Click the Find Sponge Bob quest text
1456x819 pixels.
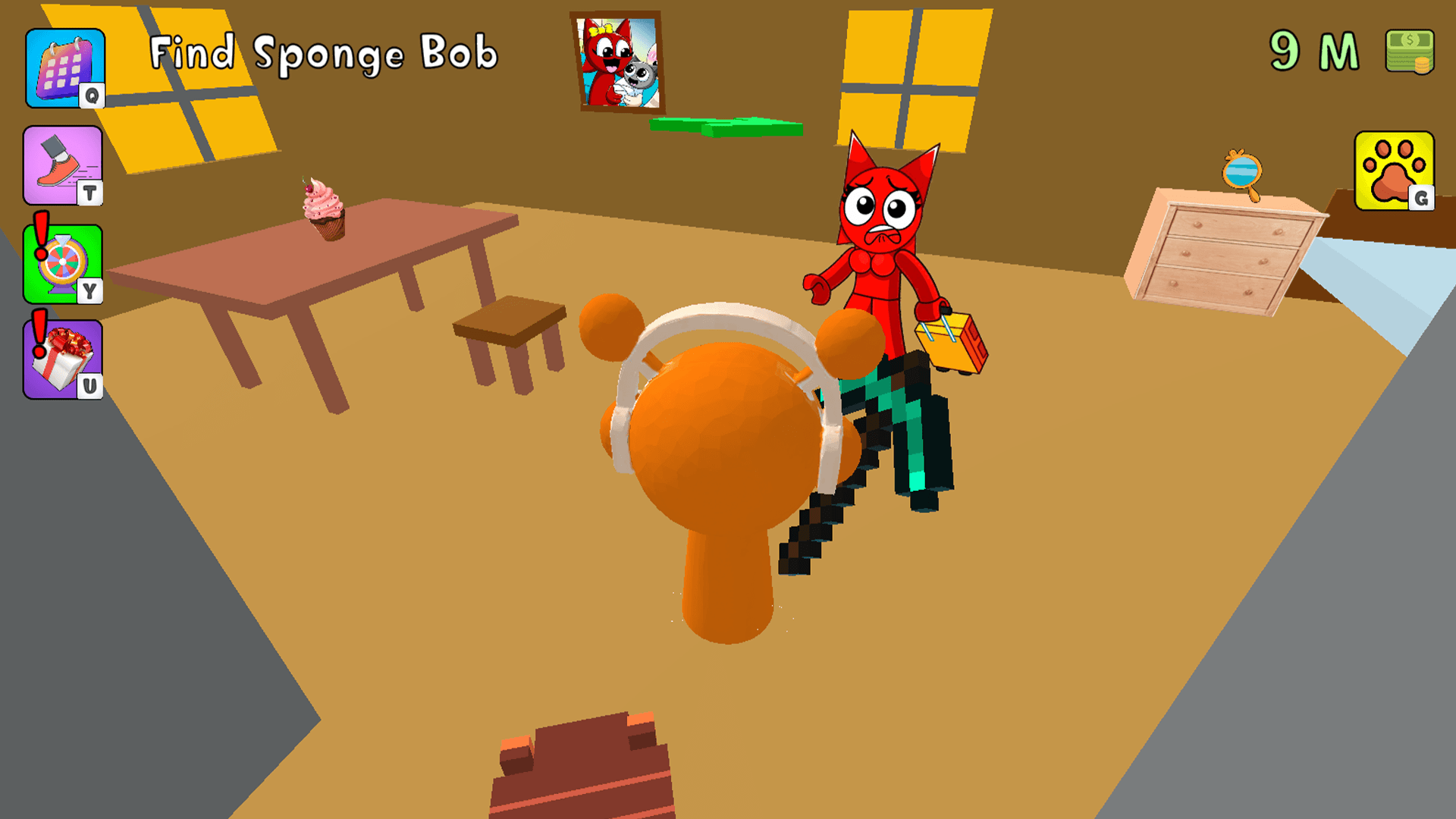pos(325,53)
